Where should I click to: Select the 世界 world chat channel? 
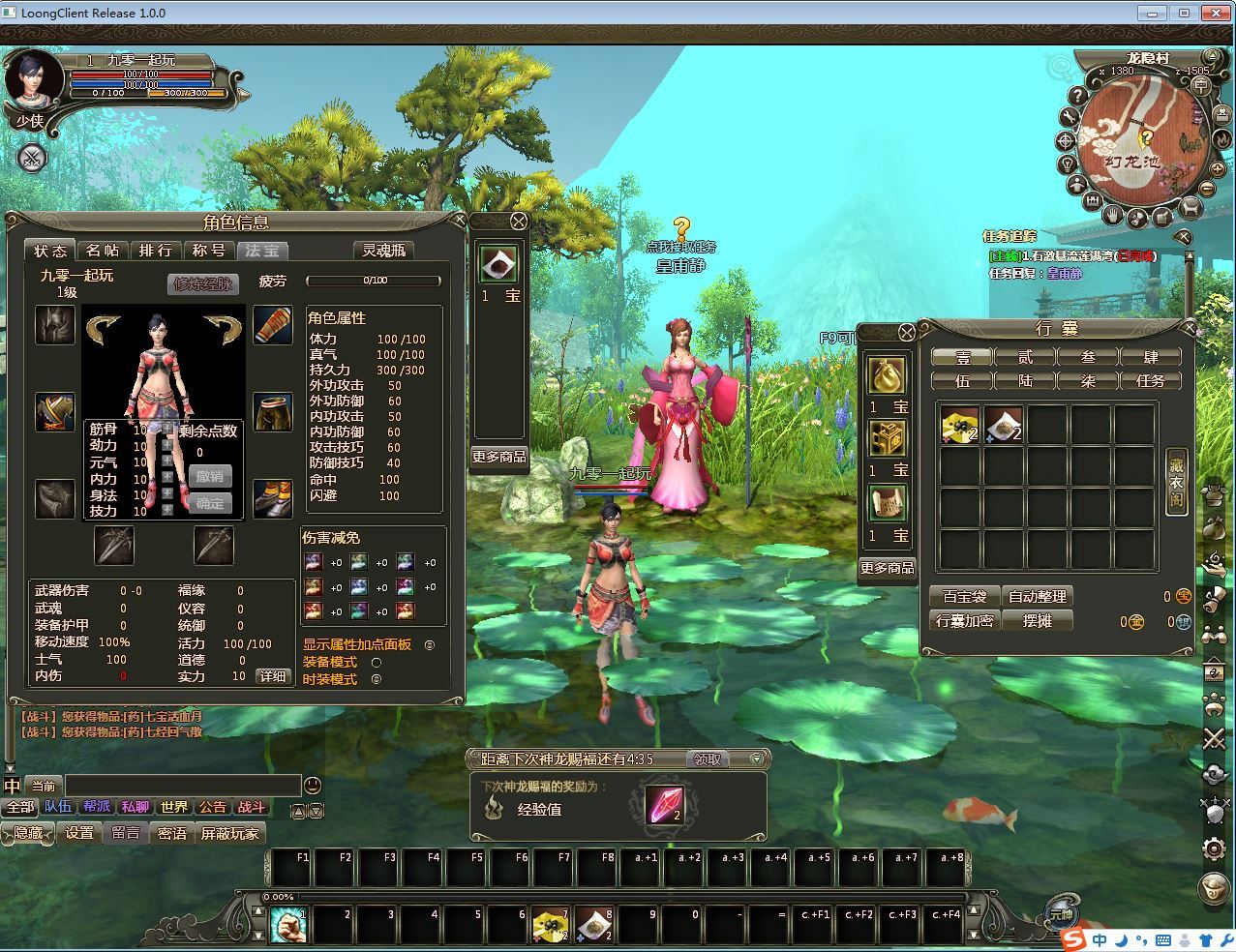pos(174,807)
